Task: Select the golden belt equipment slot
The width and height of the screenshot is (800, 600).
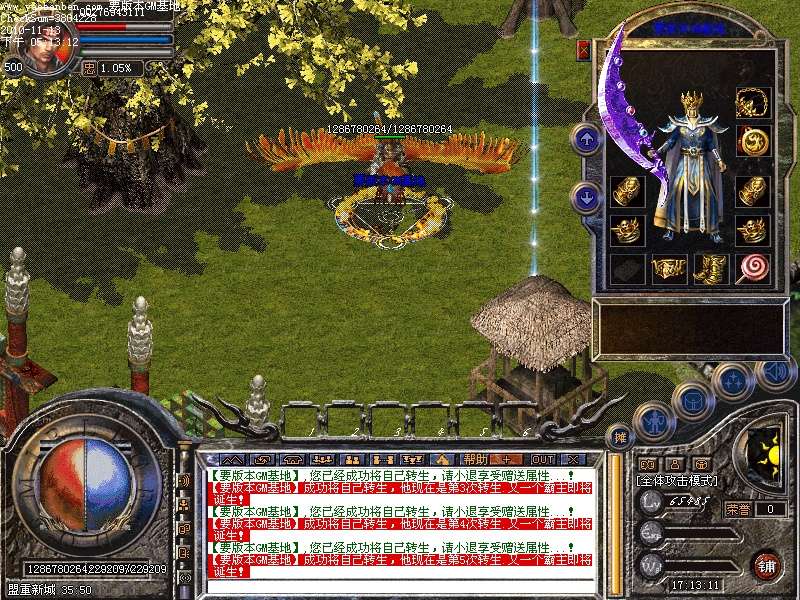Action: (669, 268)
